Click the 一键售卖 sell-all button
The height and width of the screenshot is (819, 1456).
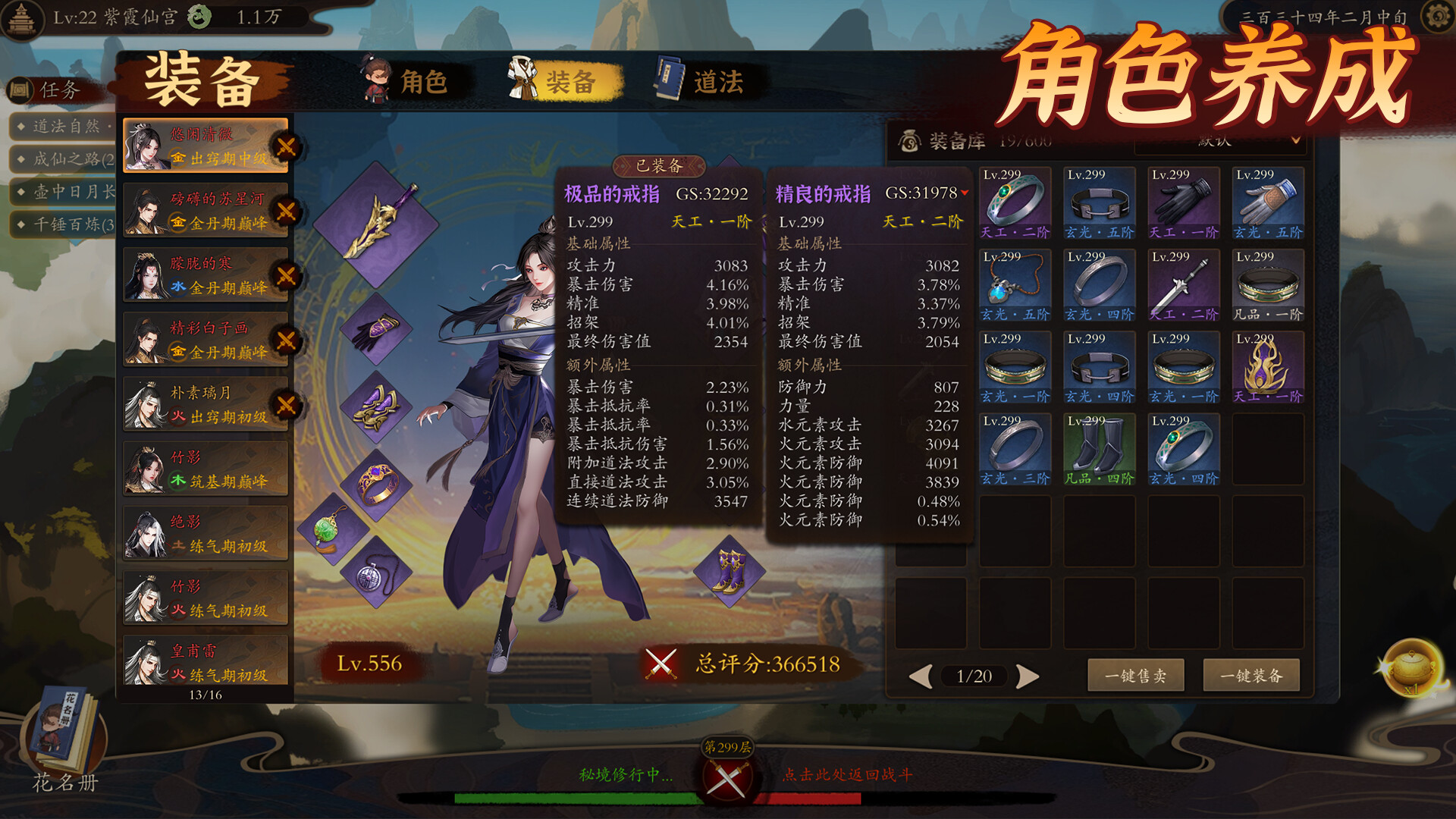[1135, 675]
